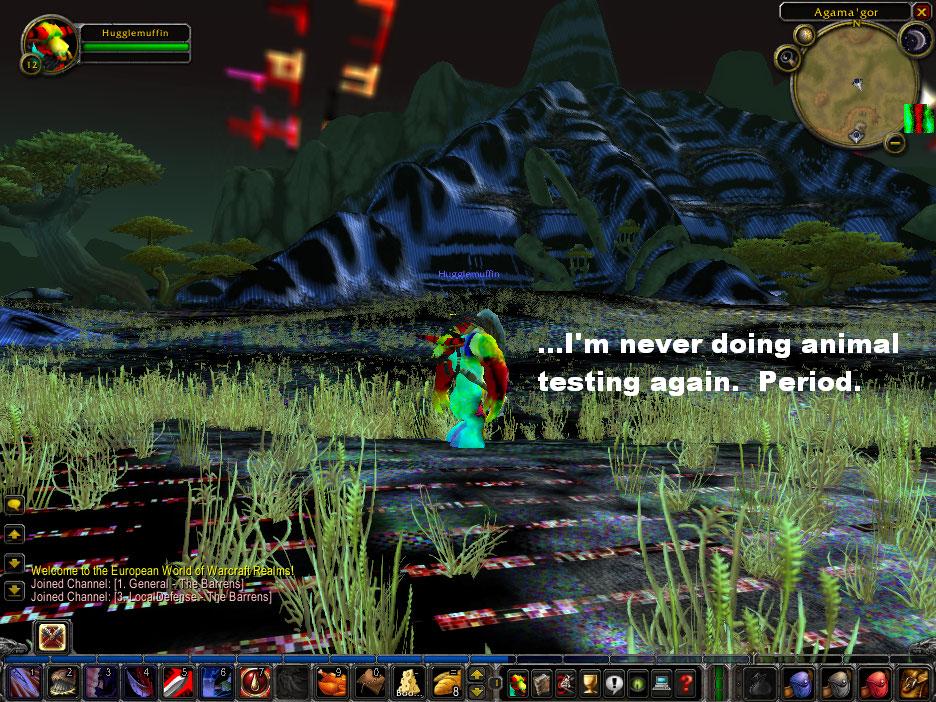936x702 pixels.
Task: Open the gold chalice micro menu button
Action: [x=590, y=683]
